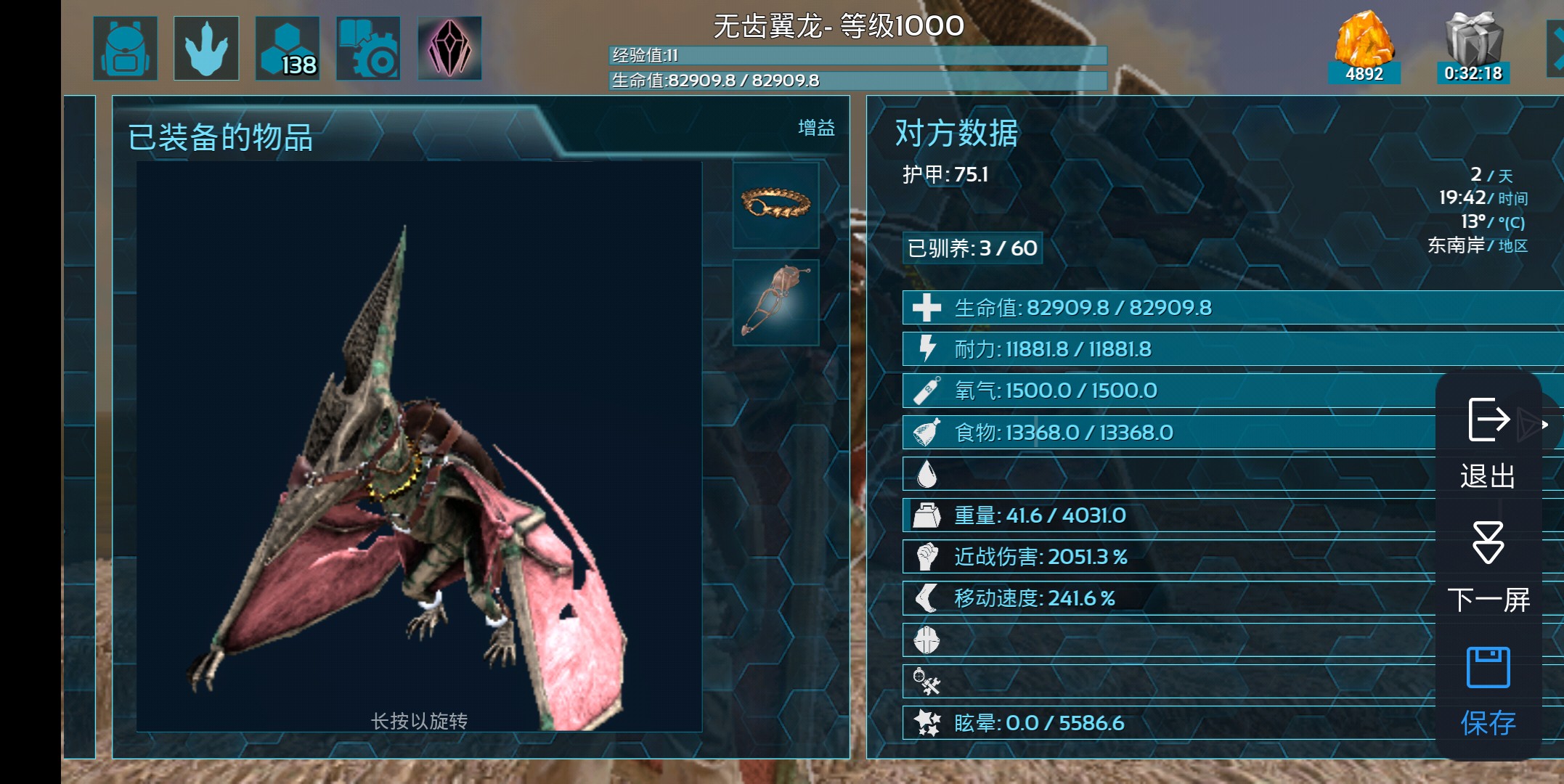Click the health cross icon next to 生命值
Image resolution: width=1564 pixels, height=784 pixels.
pos(926,306)
